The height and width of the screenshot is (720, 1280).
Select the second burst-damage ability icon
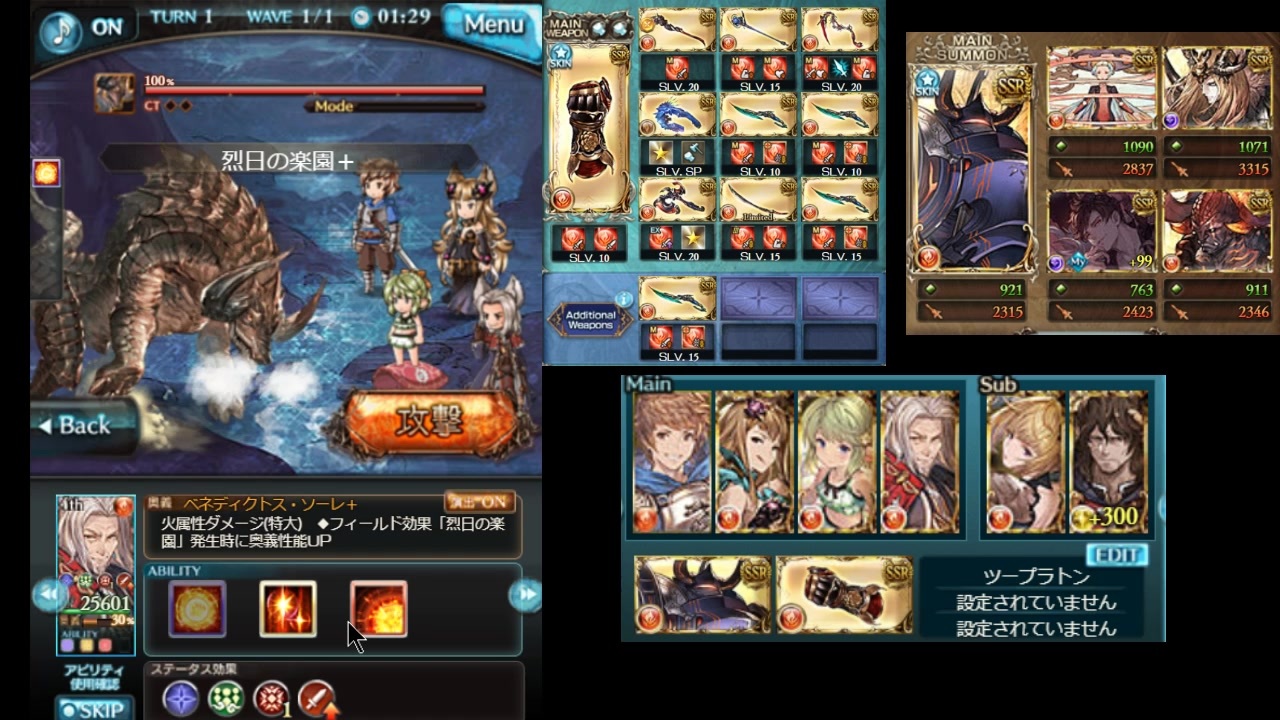(x=288, y=608)
